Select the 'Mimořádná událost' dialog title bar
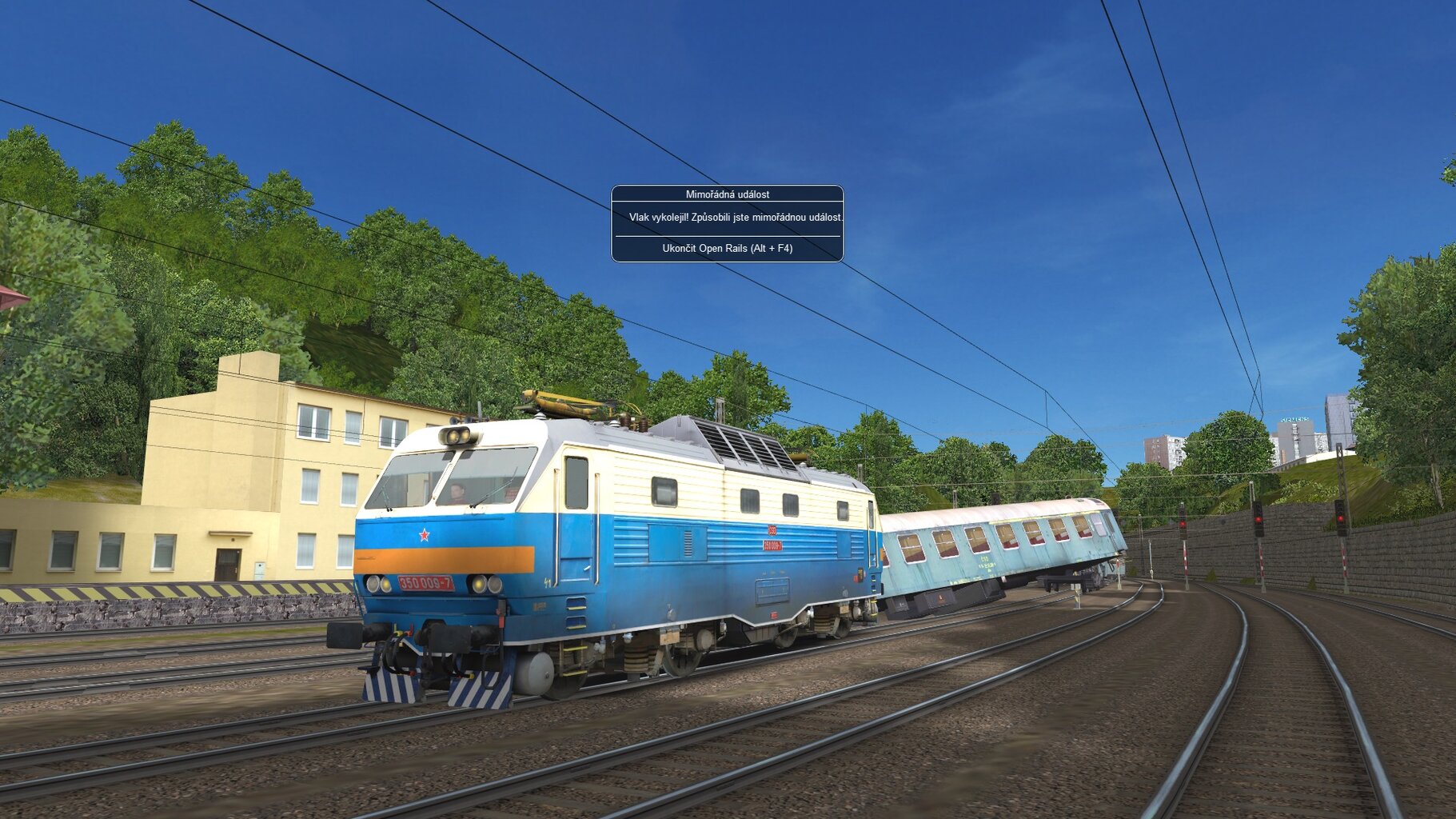The image size is (1456, 819). [727, 194]
